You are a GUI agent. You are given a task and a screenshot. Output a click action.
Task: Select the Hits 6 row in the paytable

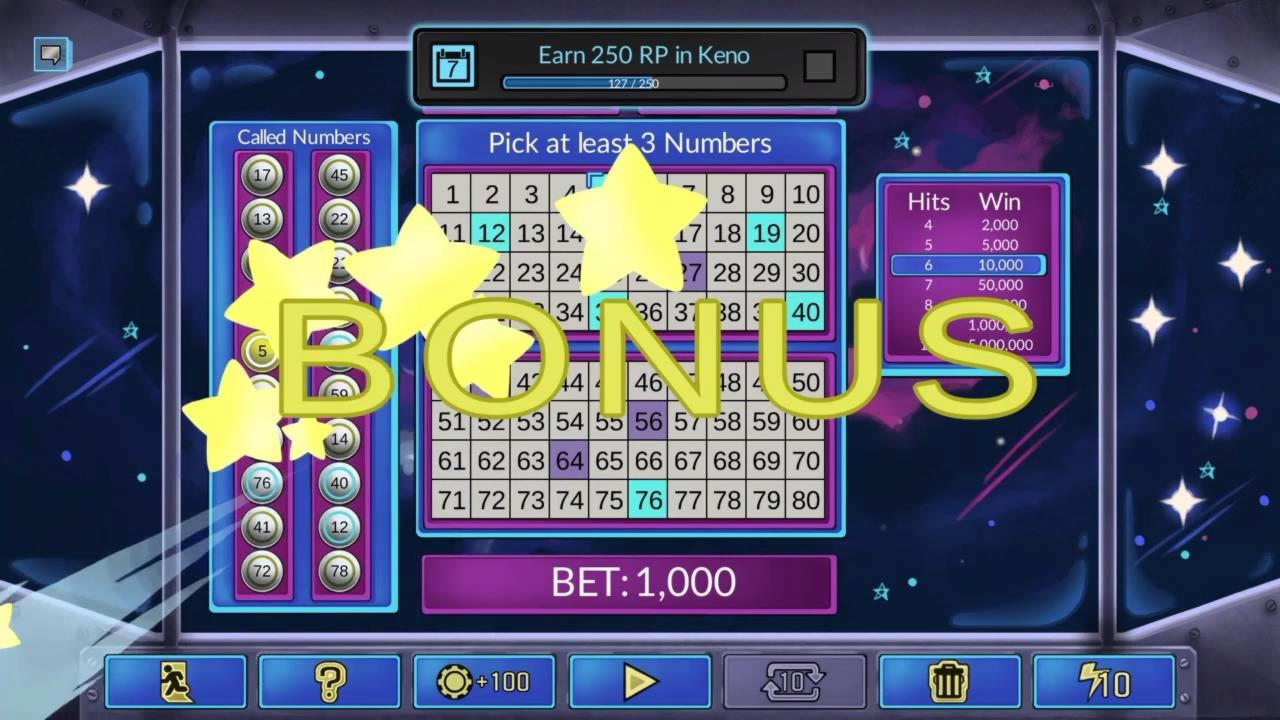pos(968,264)
